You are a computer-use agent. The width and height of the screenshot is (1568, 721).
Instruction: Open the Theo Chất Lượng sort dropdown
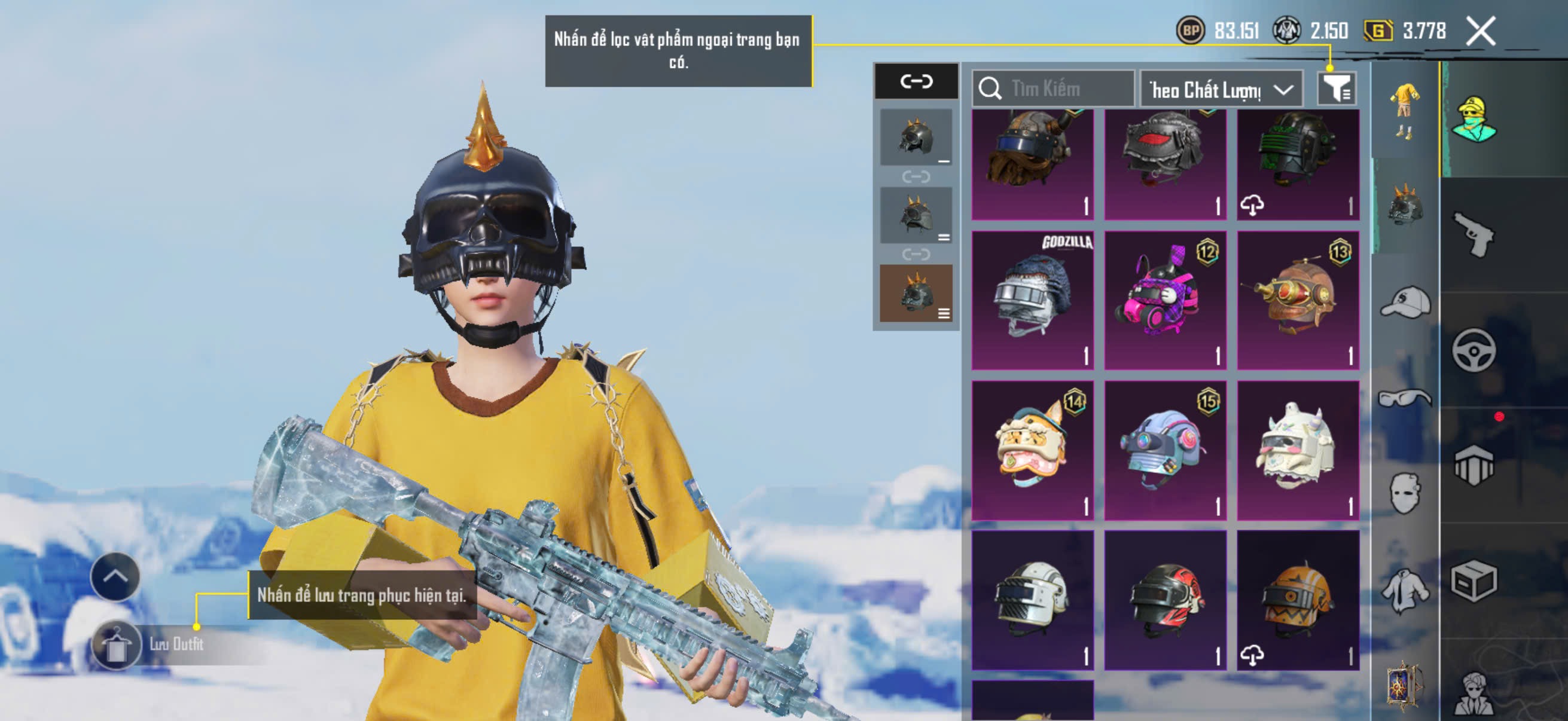click(x=1221, y=90)
